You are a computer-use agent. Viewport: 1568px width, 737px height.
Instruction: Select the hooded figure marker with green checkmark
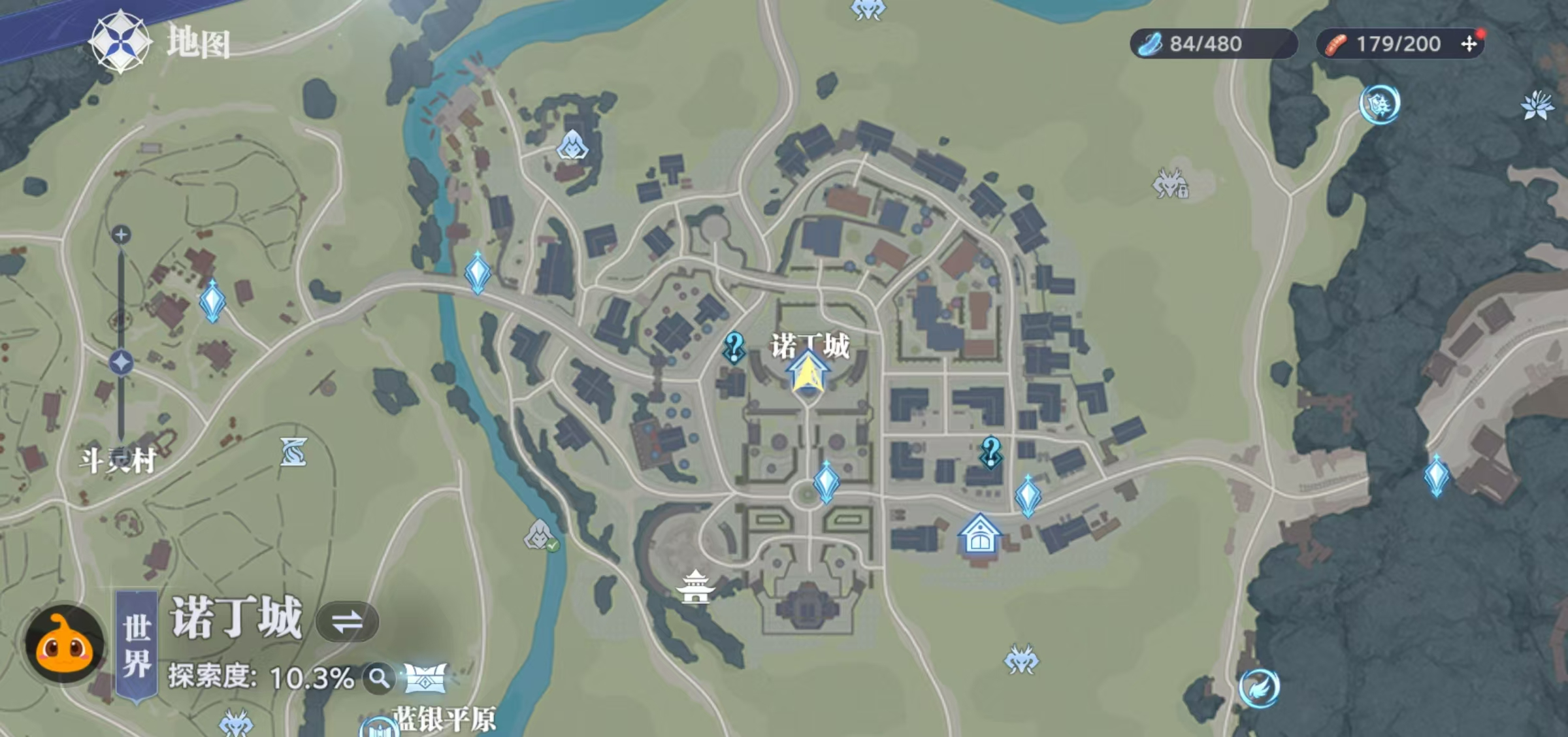click(540, 534)
